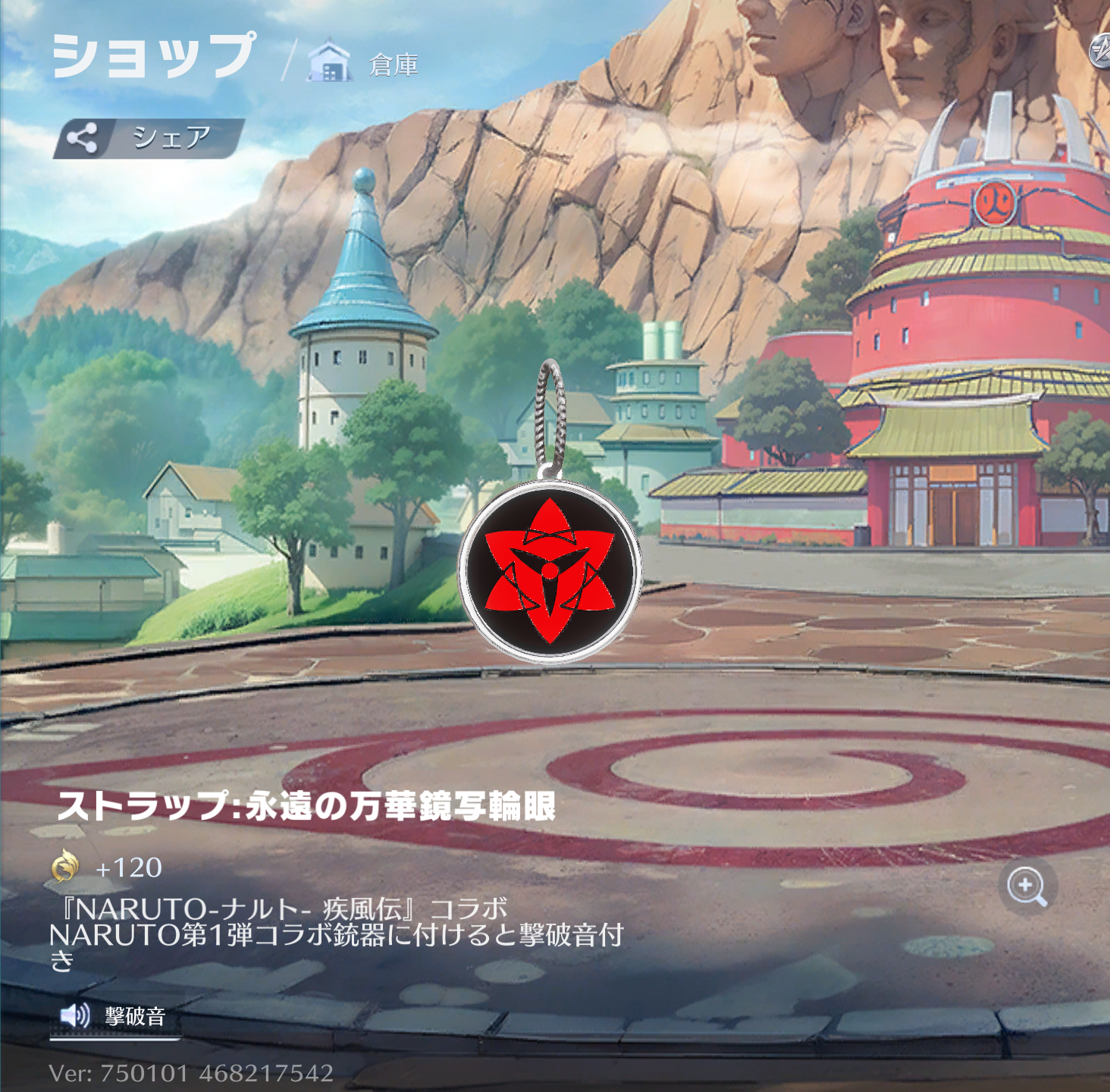Select the ショップ shop heading
Screen dimensions: 1110x1092
pyautogui.click(x=154, y=56)
